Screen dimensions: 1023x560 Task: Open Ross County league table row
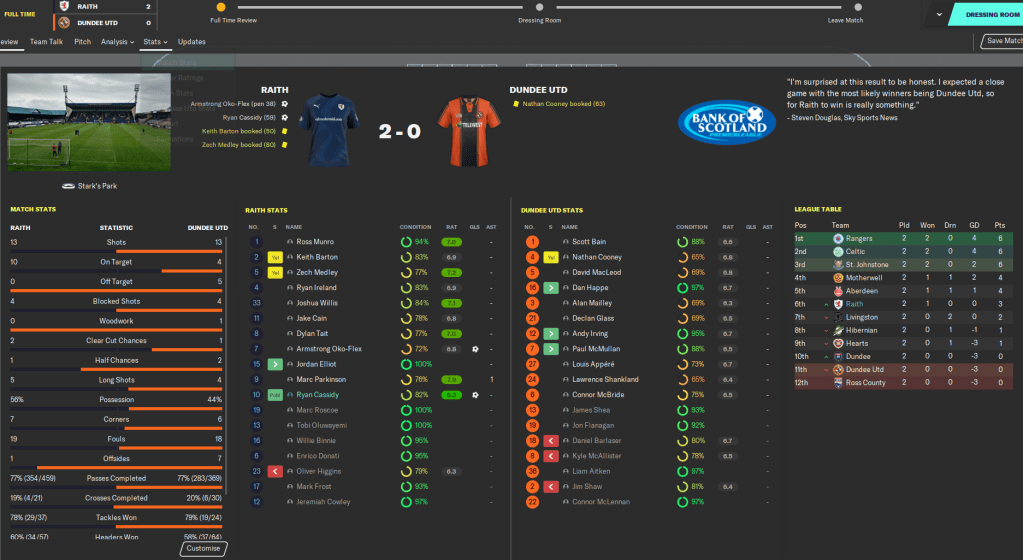[865, 383]
